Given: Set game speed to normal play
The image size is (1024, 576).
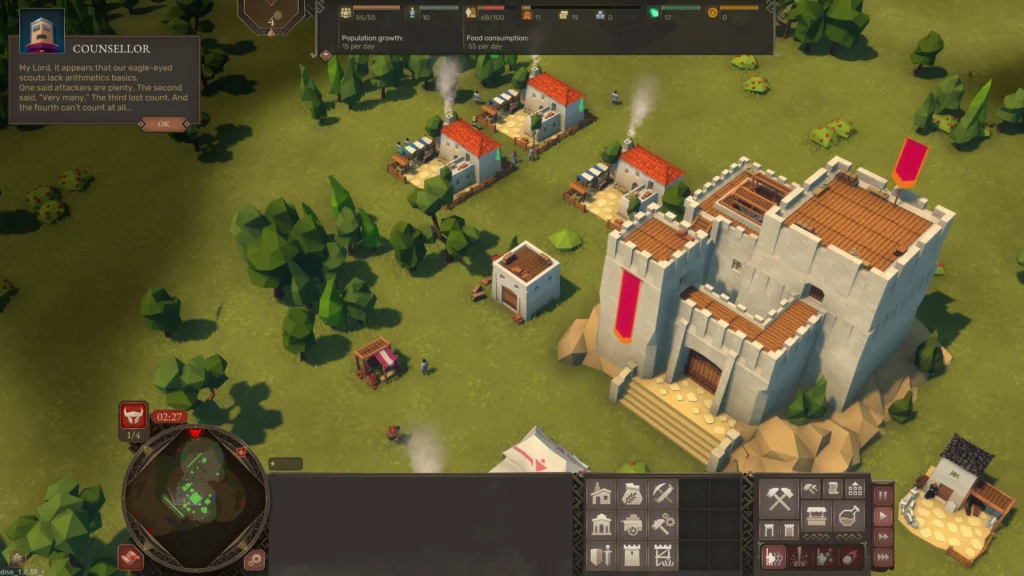Looking at the screenshot, I should tap(883, 516).
